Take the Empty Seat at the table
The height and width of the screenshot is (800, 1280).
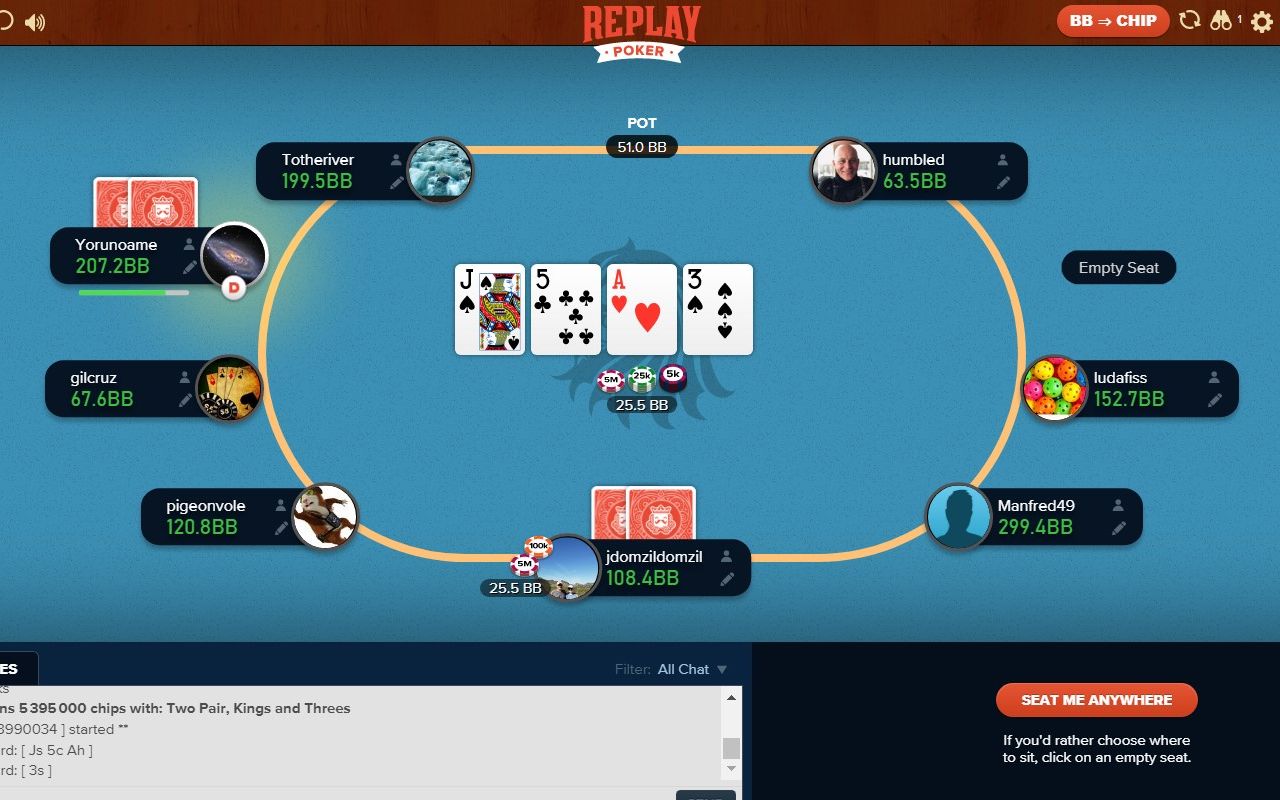click(x=1118, y=268)
